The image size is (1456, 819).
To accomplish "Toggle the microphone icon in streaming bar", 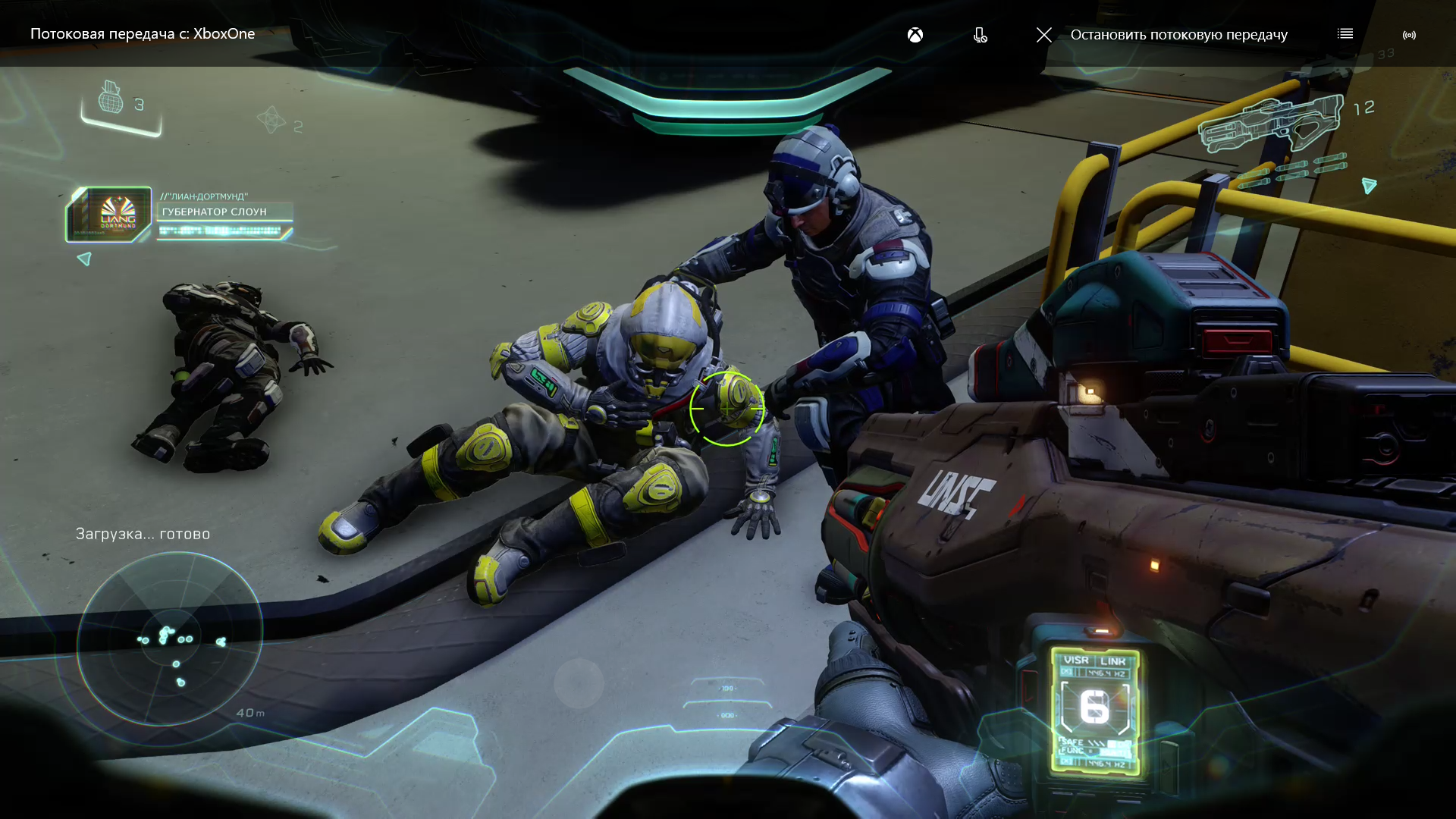I will 980,35.
